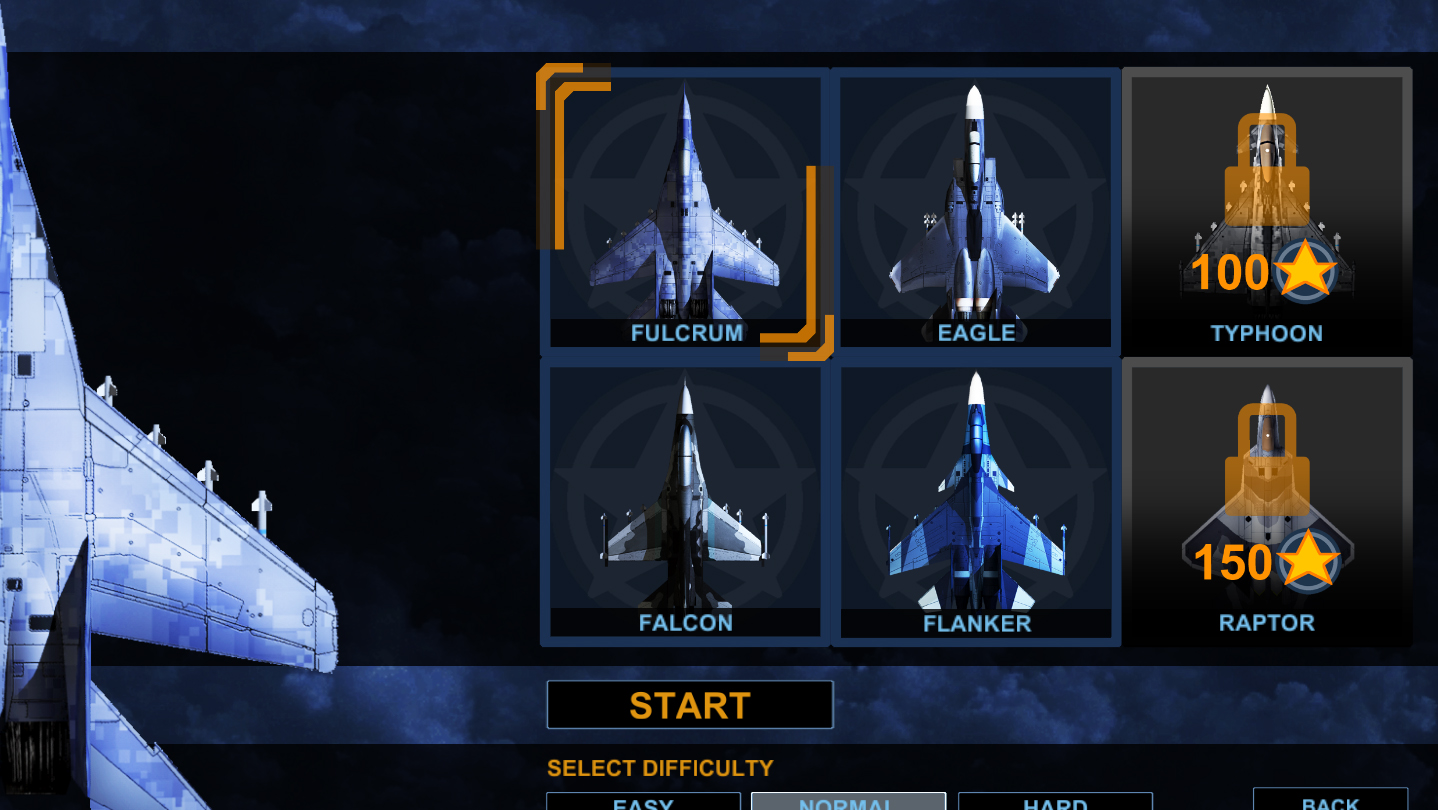The height and width of the screenshot is (810, 1438).
Task: Choose Normal difficulty
Action: 848,802
